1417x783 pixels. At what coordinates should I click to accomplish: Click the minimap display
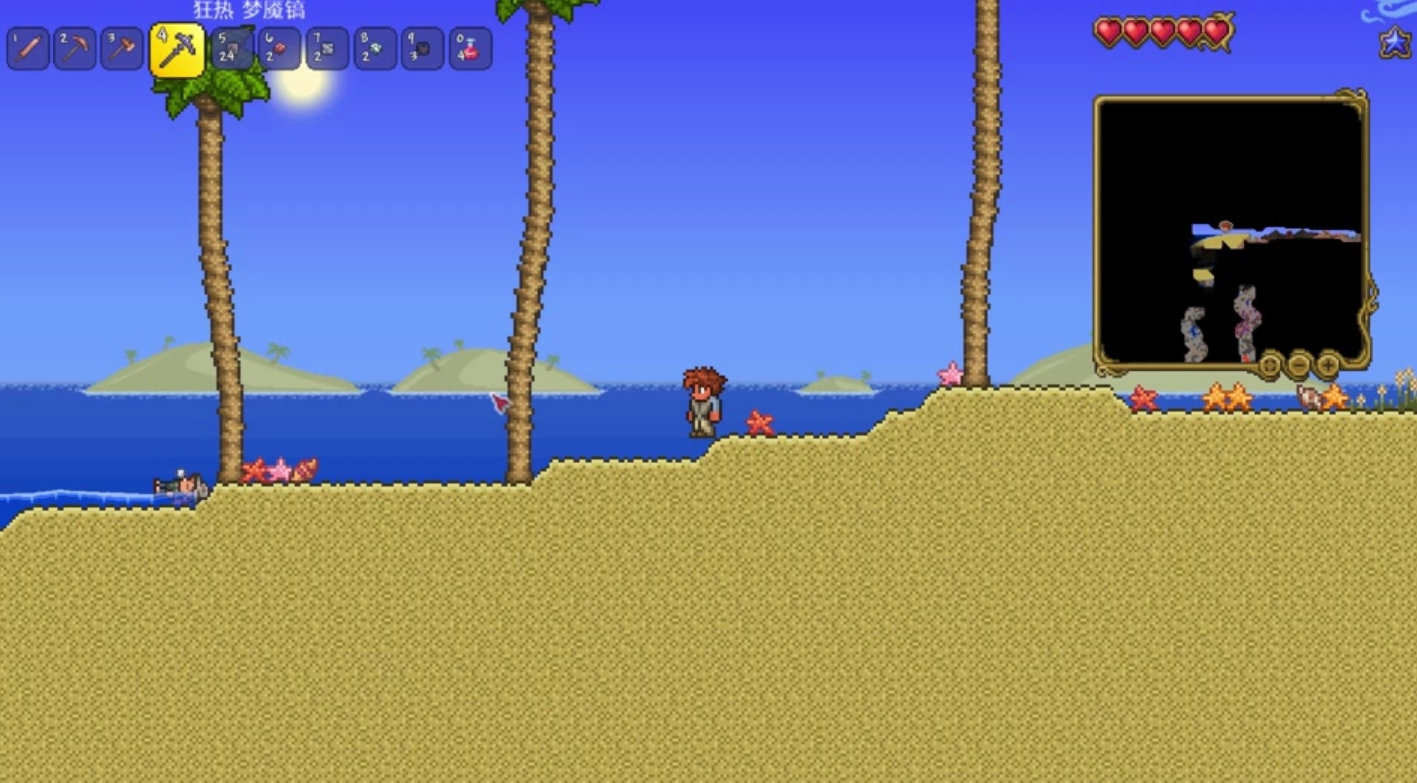pyautogui.click(x=1231, y=231)
